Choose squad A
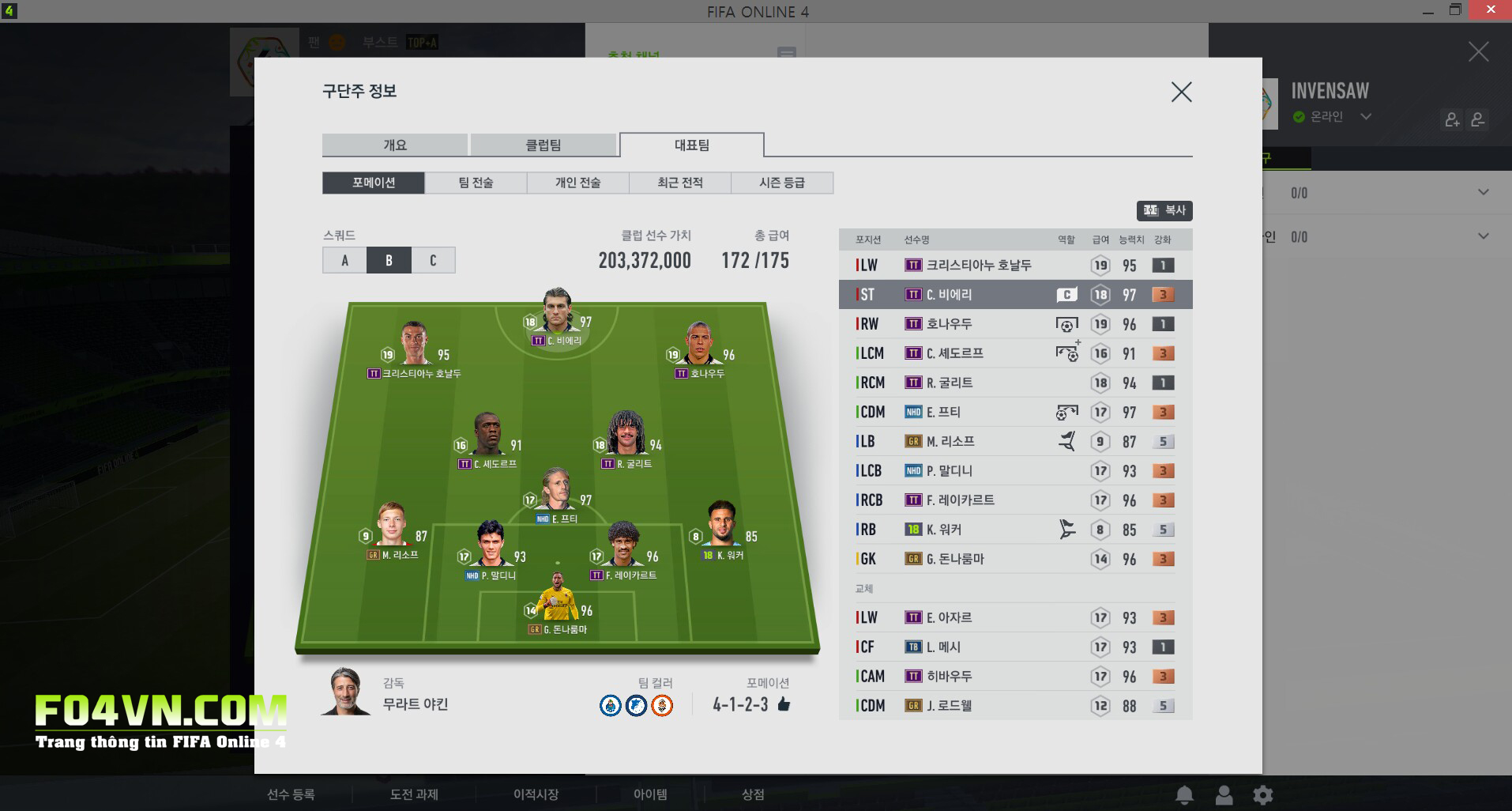 [344, 260]
